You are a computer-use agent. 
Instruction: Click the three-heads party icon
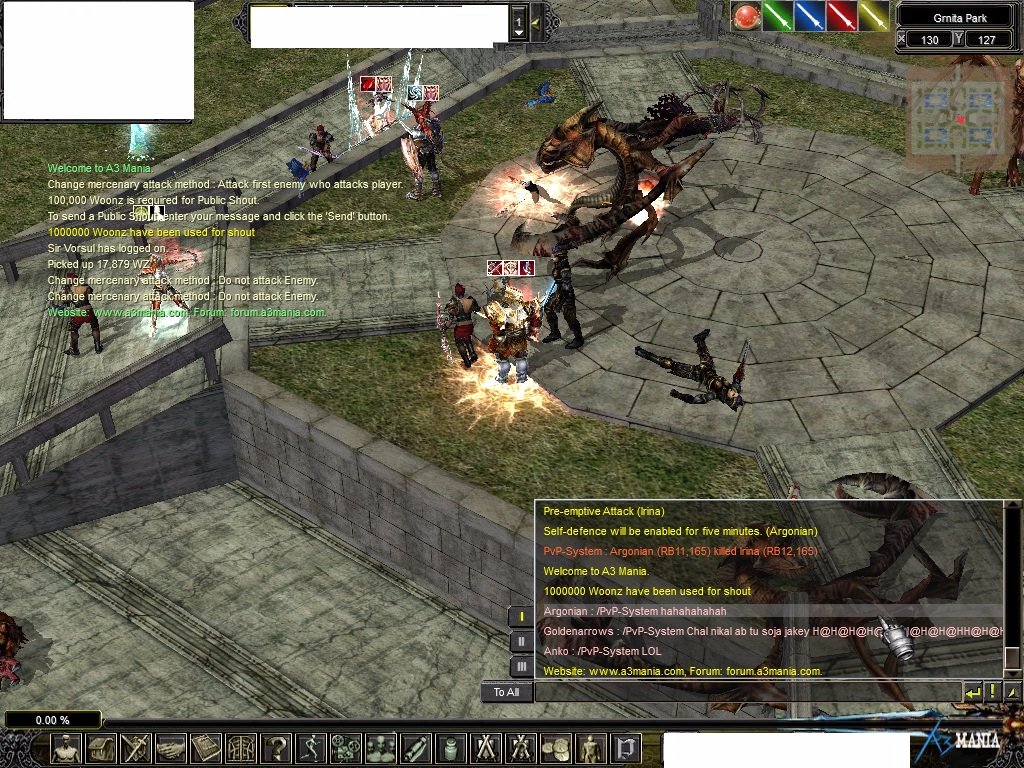381,747
